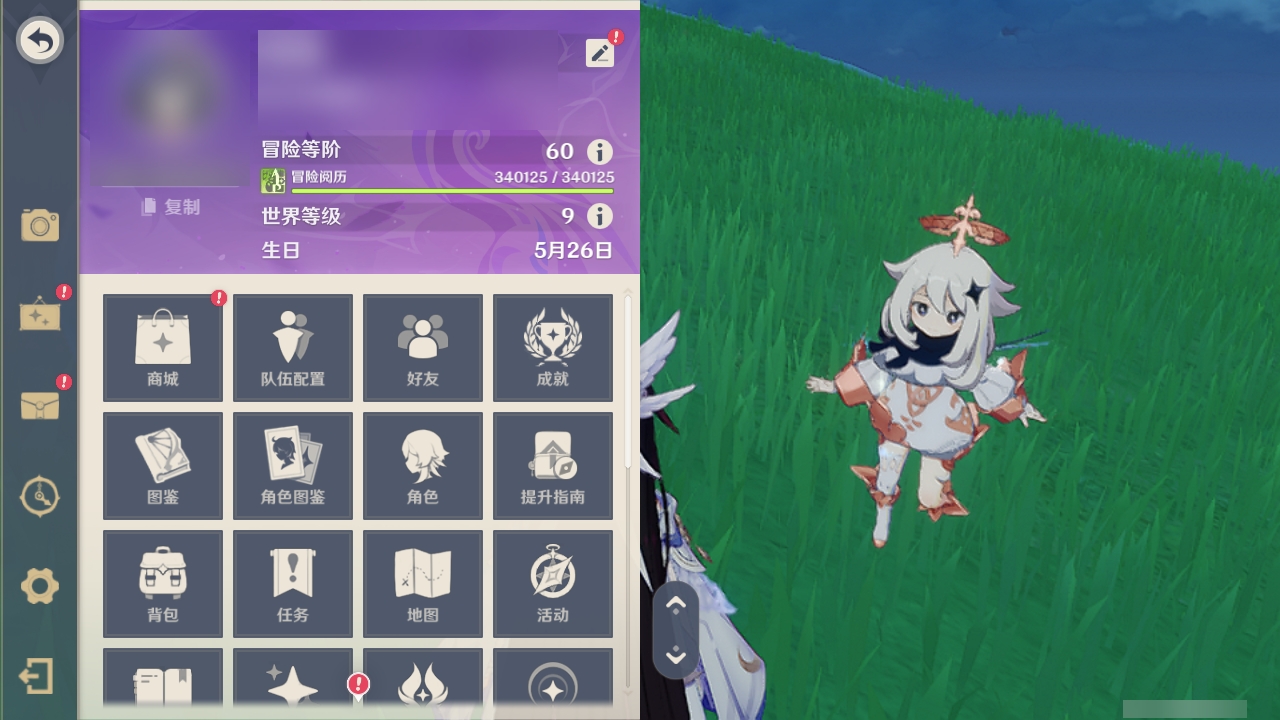Screen dimensions: 1280x720
Task: Open the Settings gear in the sidebar
Action: click(39, 588)
